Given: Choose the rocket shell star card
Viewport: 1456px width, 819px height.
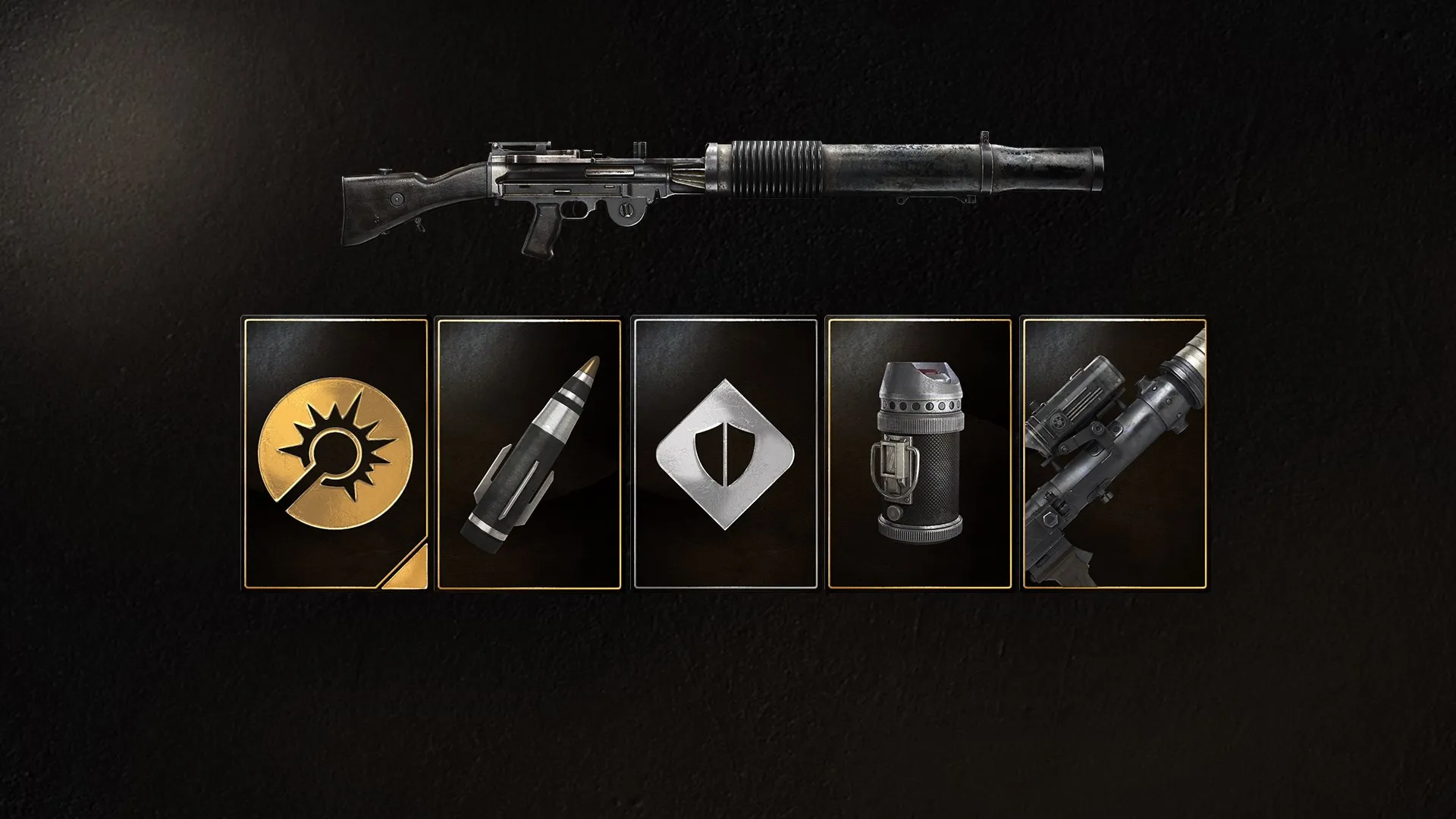Looking at the screenshot, I should pos(529,453).
